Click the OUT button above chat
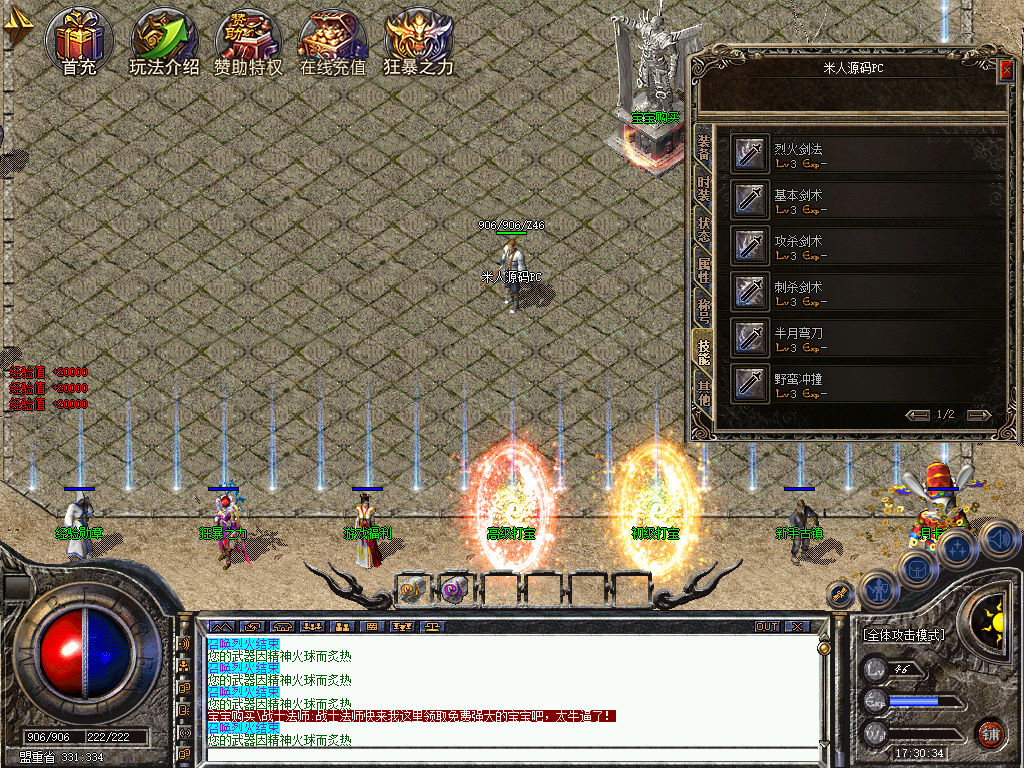The image size is (1024, 768). pos(766,627)
